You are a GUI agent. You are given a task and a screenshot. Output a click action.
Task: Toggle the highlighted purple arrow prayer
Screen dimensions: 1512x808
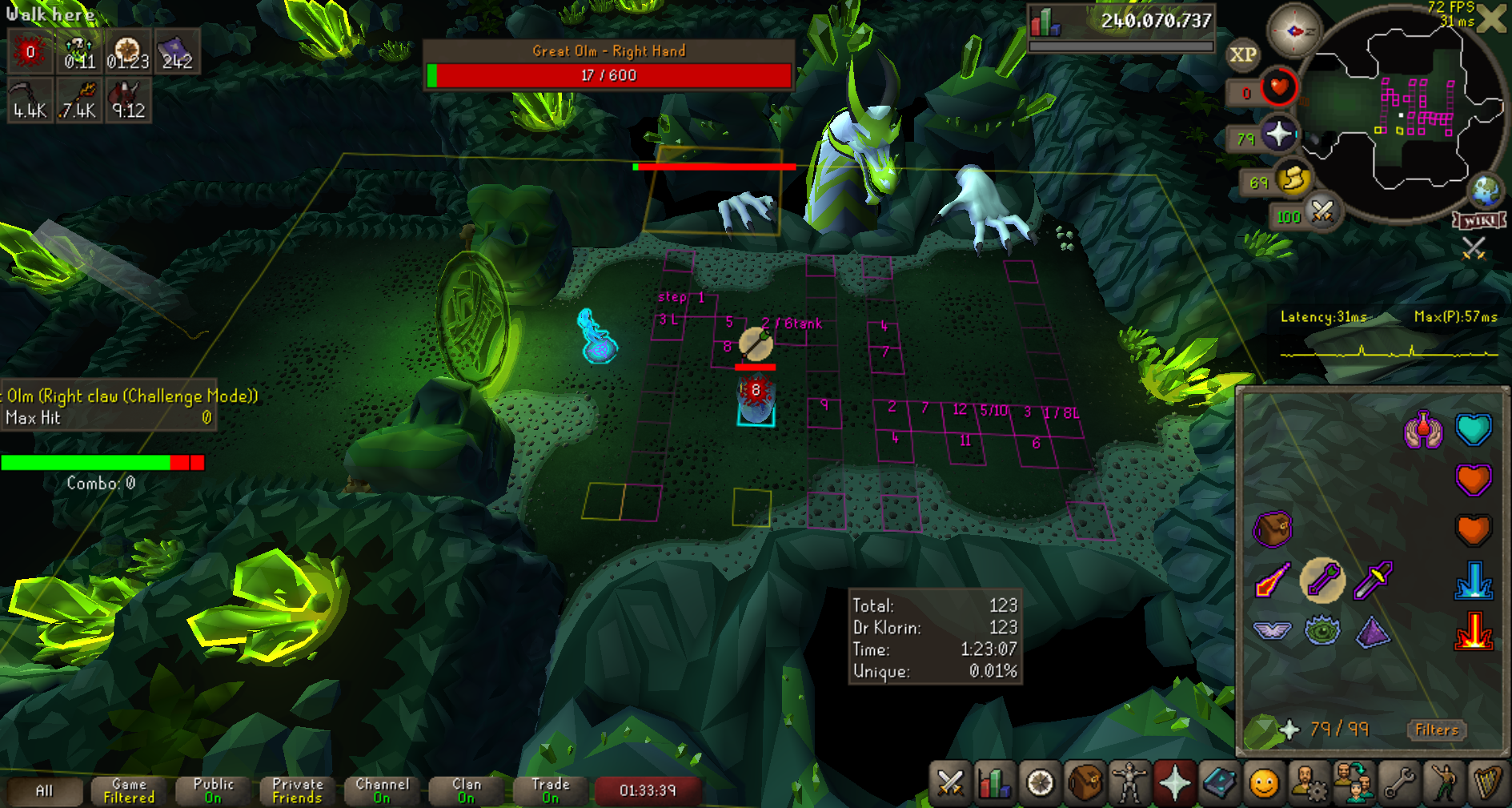1322,580
